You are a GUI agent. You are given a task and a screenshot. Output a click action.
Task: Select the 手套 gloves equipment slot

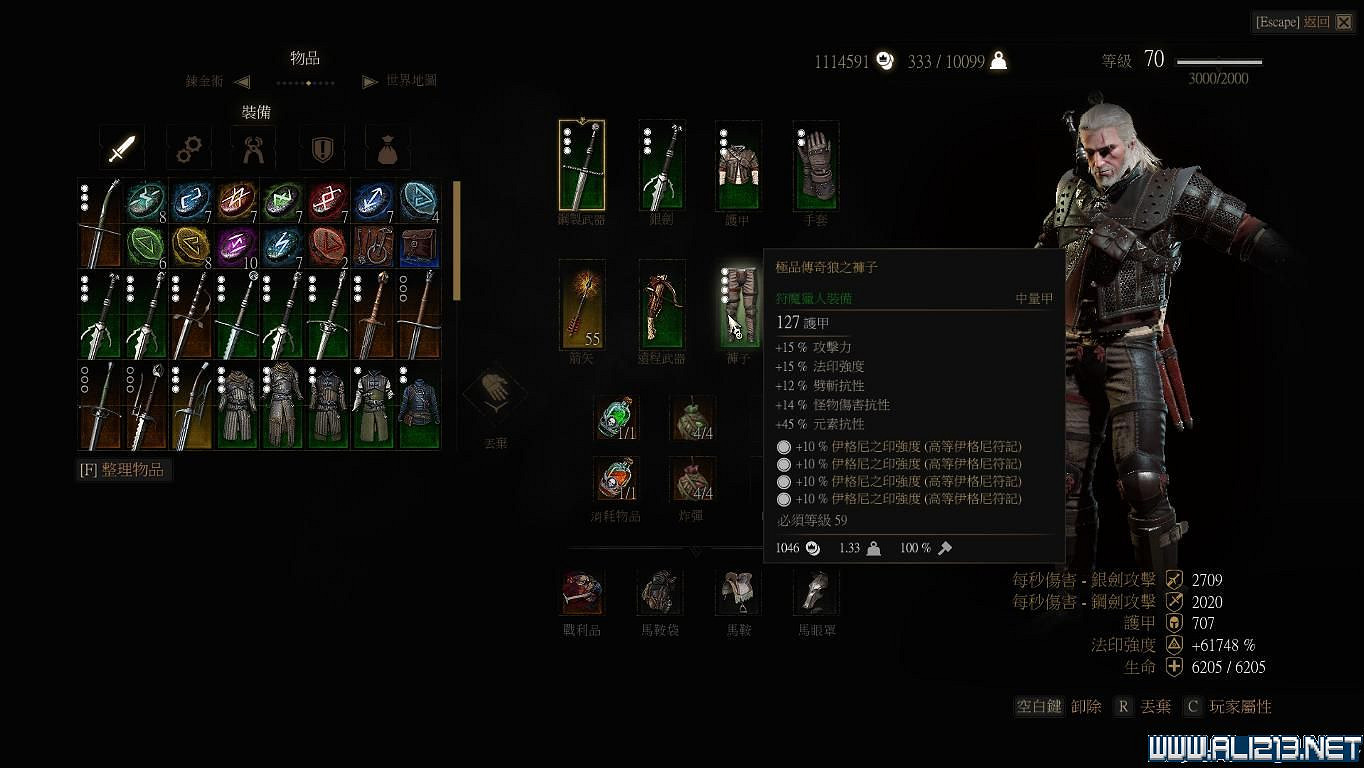coord(815,164)
